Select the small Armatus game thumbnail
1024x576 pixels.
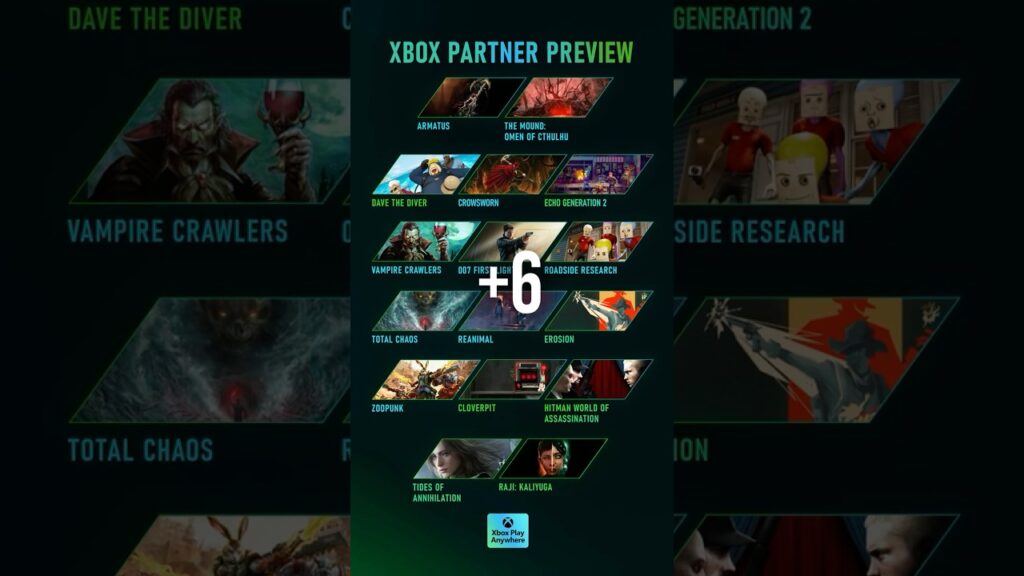pos(470,98)
